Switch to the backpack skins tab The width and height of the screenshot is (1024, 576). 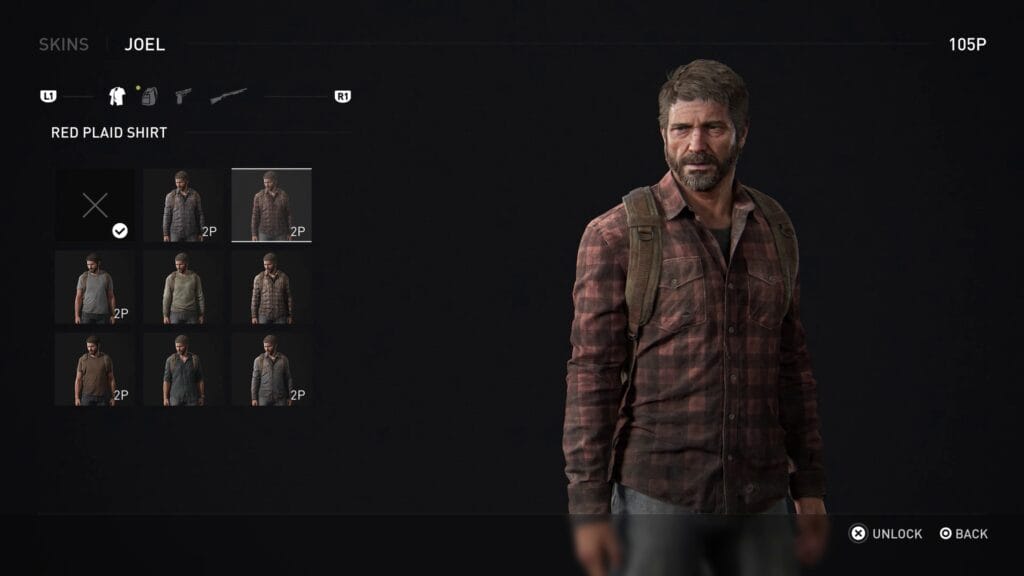click(x=148, y=97)
